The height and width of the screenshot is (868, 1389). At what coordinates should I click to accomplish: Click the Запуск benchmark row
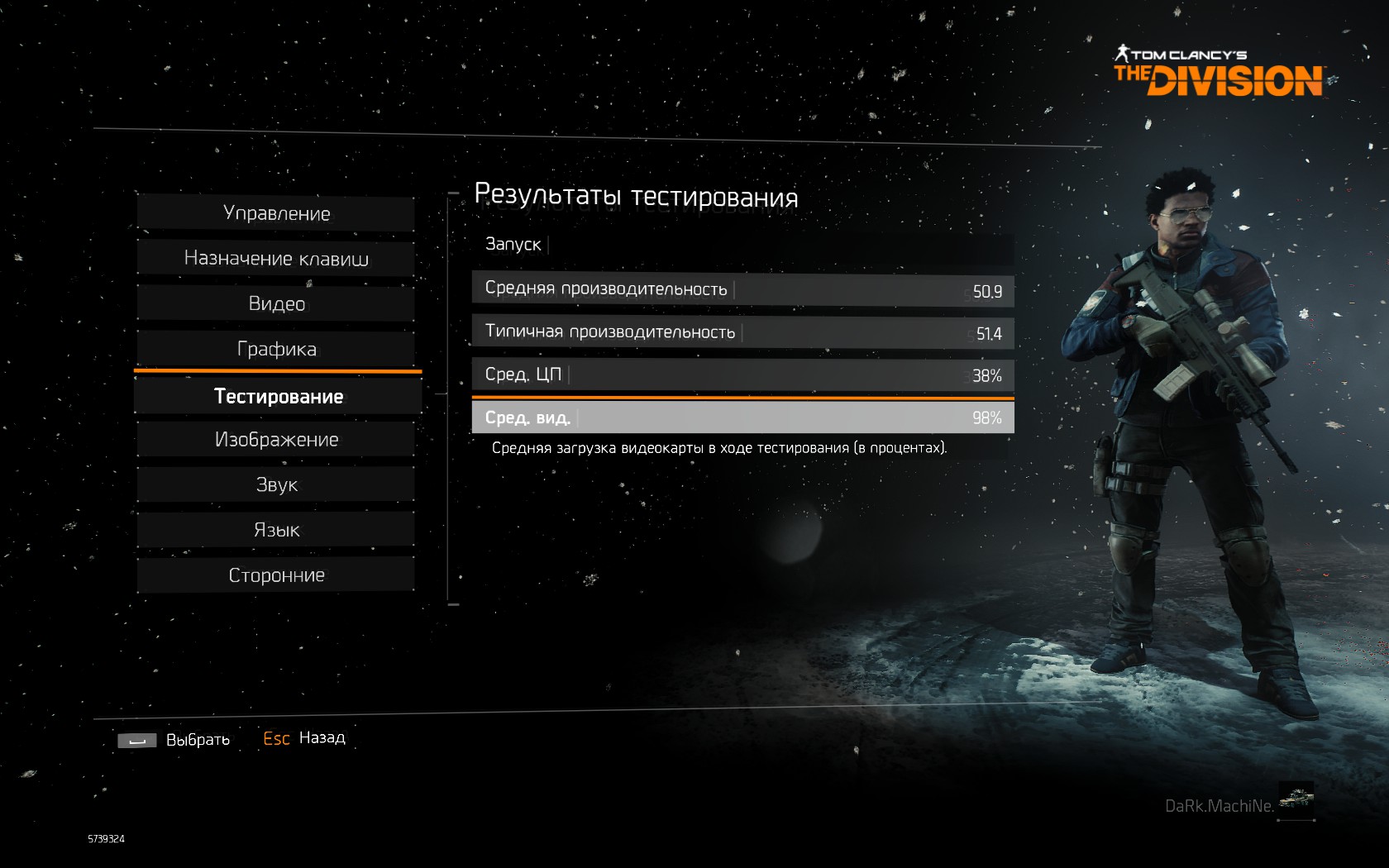[x=742, y=245]
